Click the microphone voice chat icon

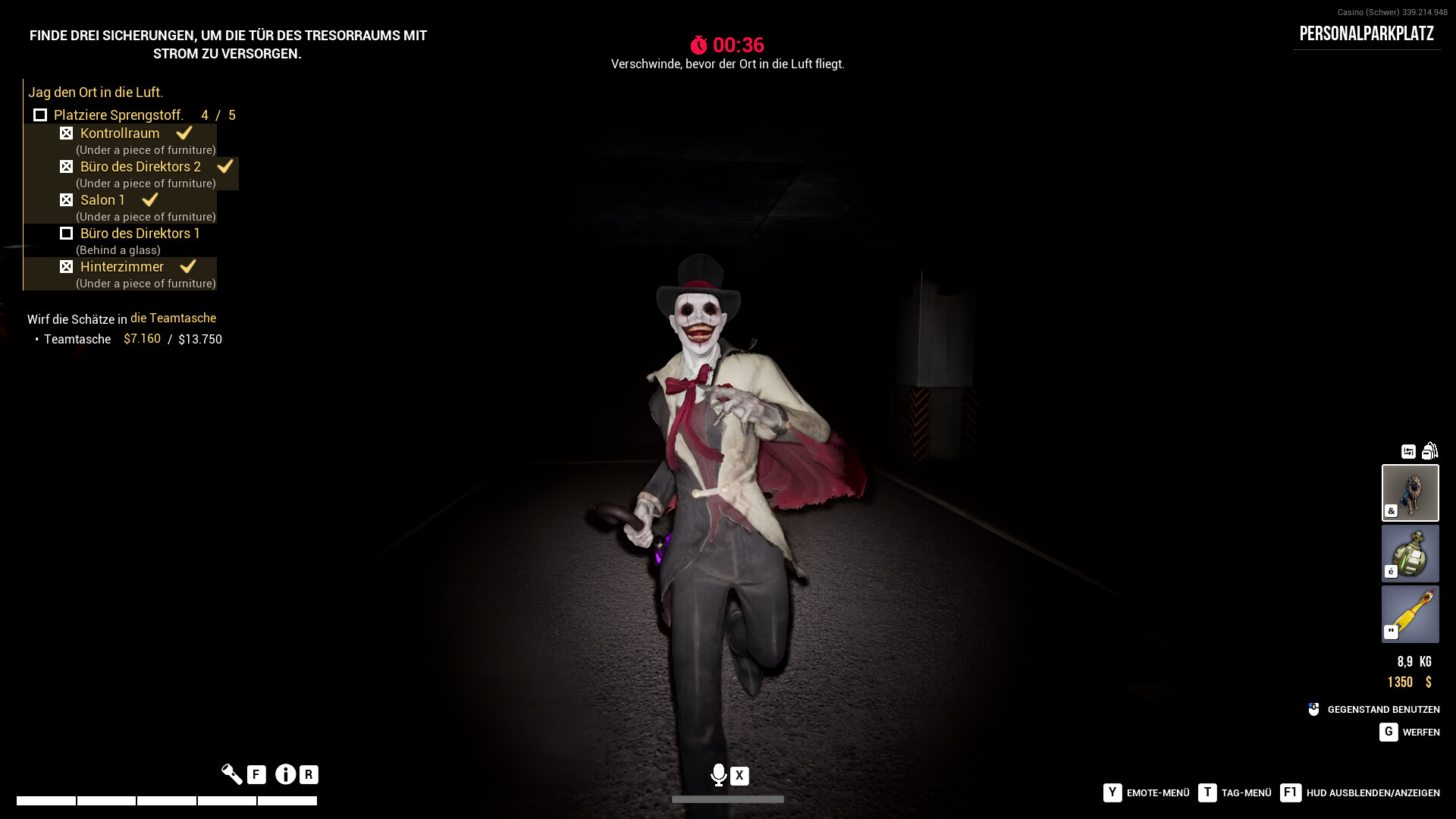[x=719, y=776]
